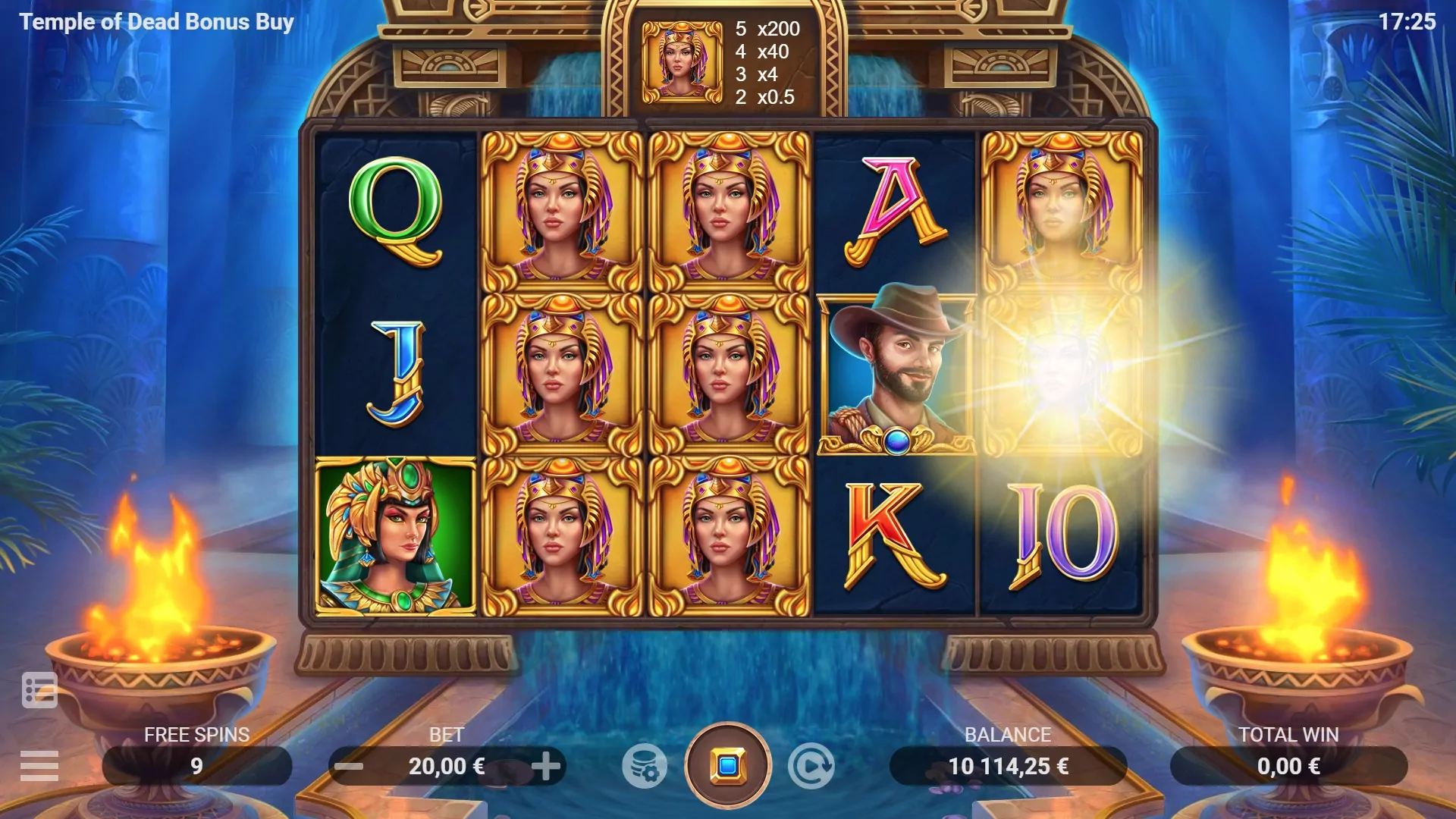Click the Temple of Dead Bonus Buy title
Image resolution: width=1456 pixels, height=819 pixels.
pos(155,22)
